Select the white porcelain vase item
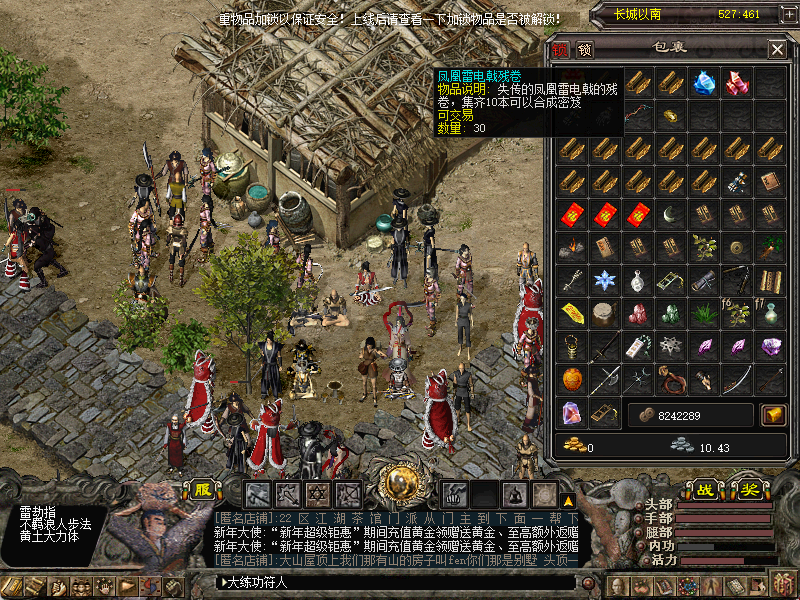The image size is (800, 600). (638, 280)
